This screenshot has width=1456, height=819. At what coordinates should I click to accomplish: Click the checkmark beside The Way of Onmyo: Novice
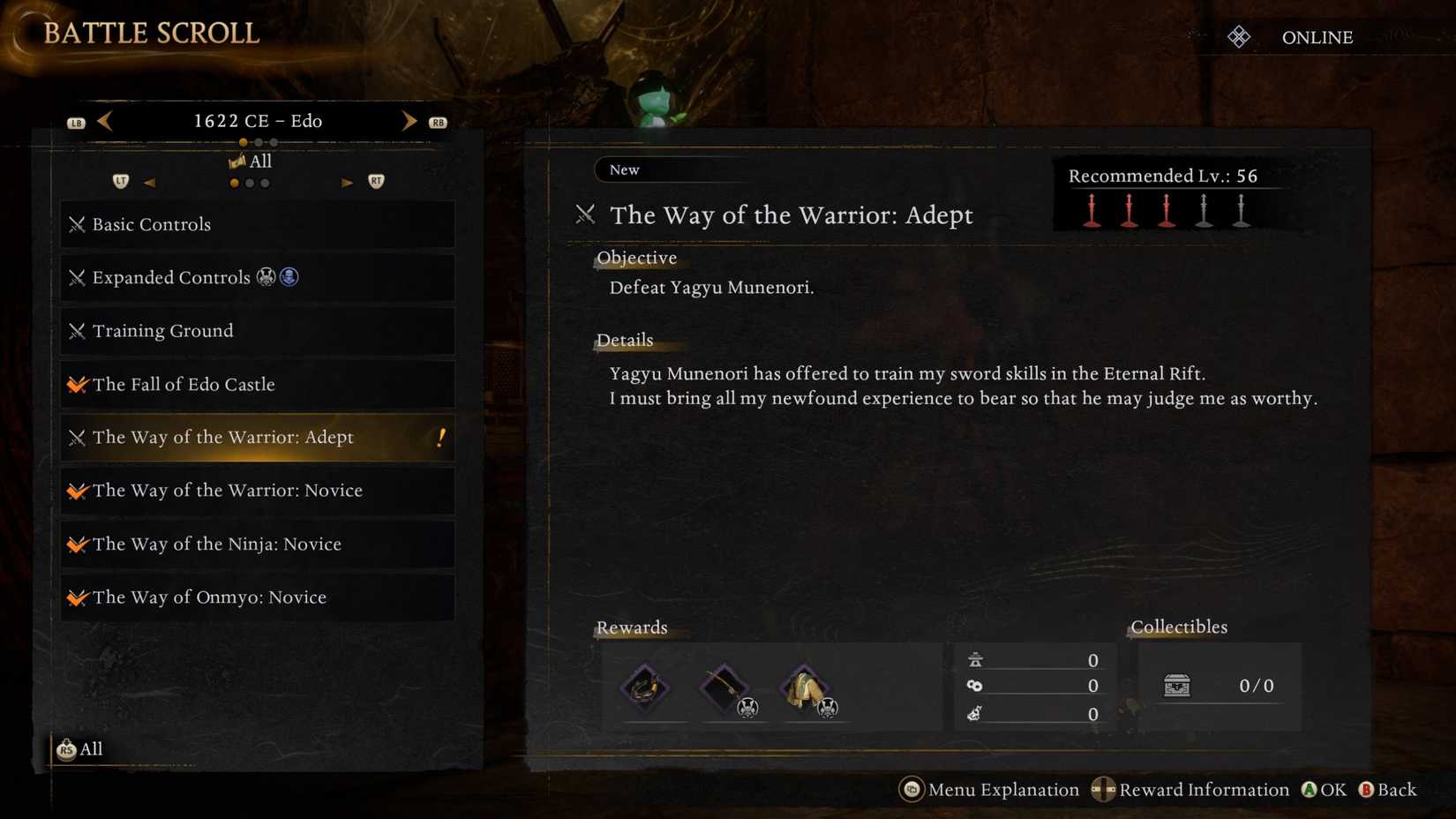tap(76, 597)
